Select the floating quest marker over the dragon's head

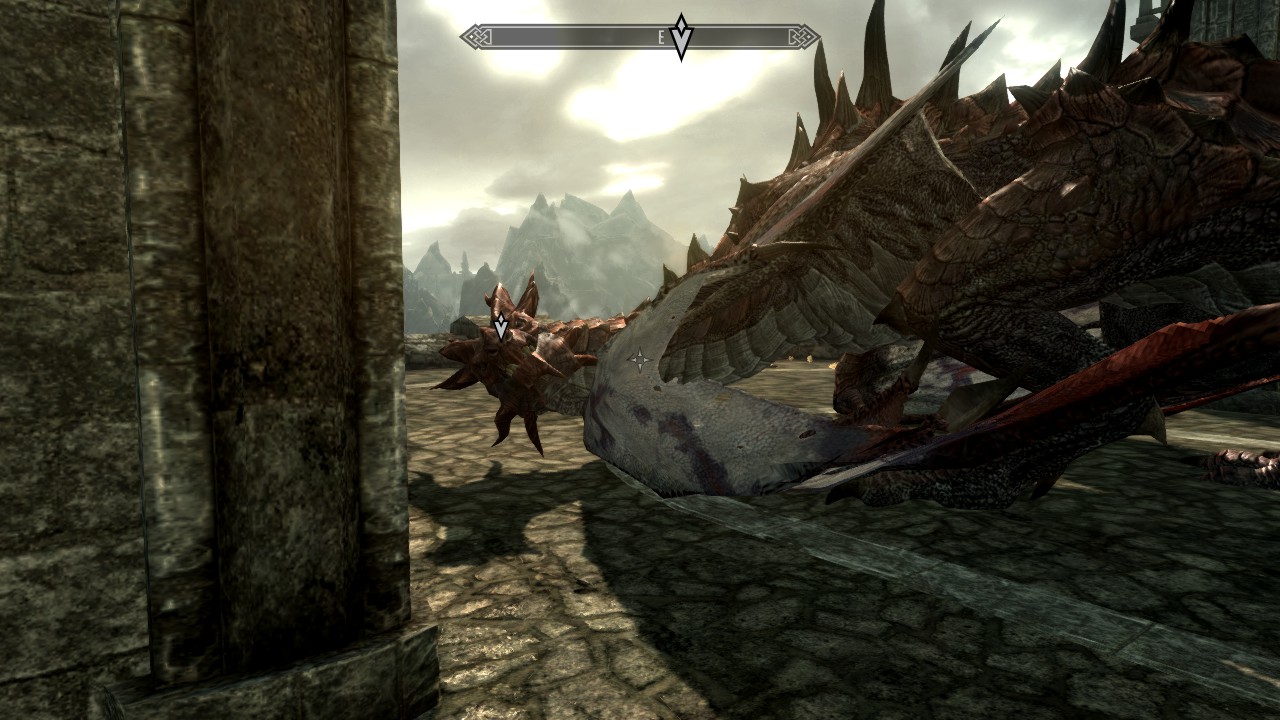click(x=501, y=326)
